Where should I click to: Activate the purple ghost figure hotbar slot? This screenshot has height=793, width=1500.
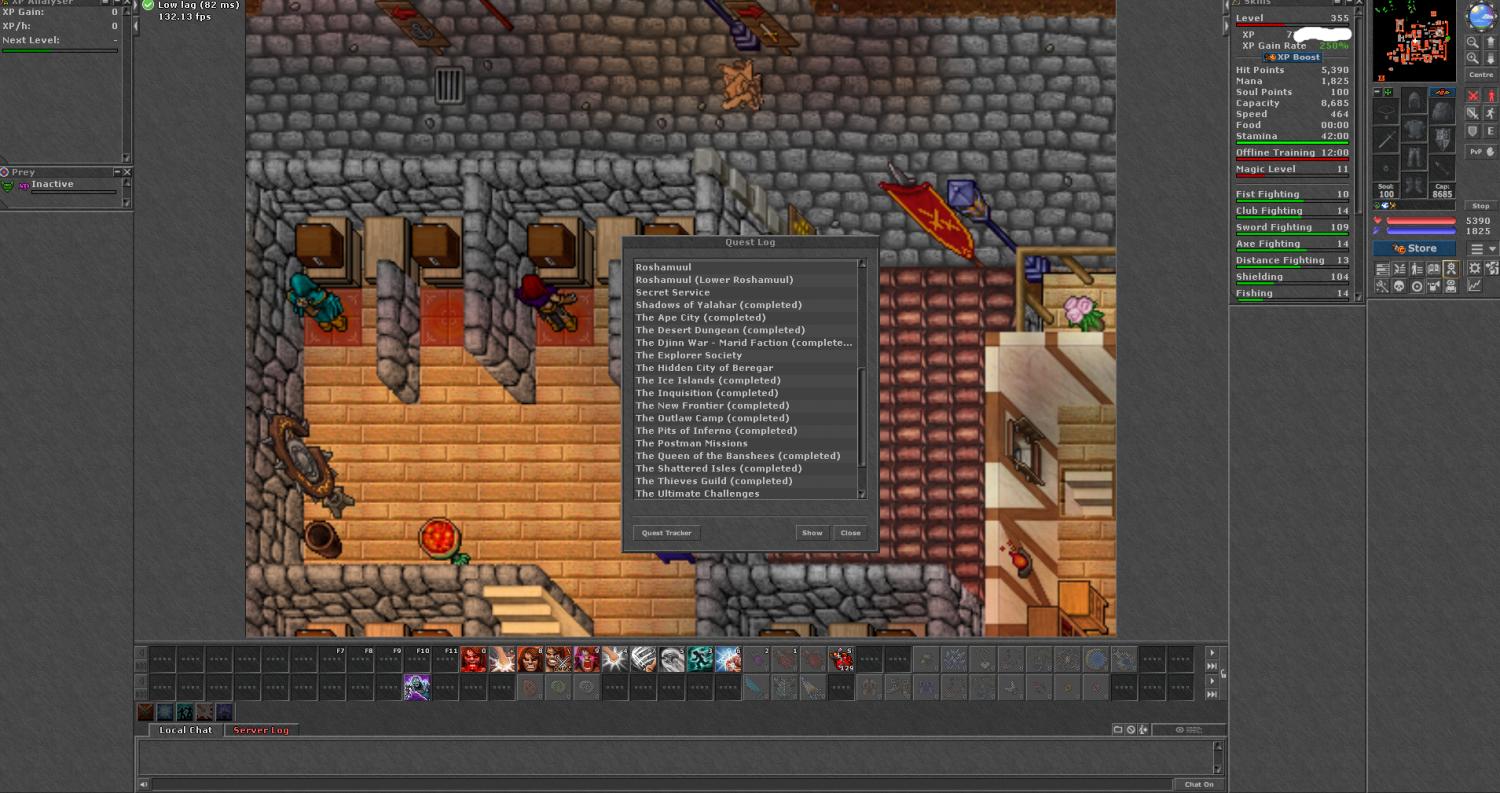pyautogui.click(x=417, y=687)
